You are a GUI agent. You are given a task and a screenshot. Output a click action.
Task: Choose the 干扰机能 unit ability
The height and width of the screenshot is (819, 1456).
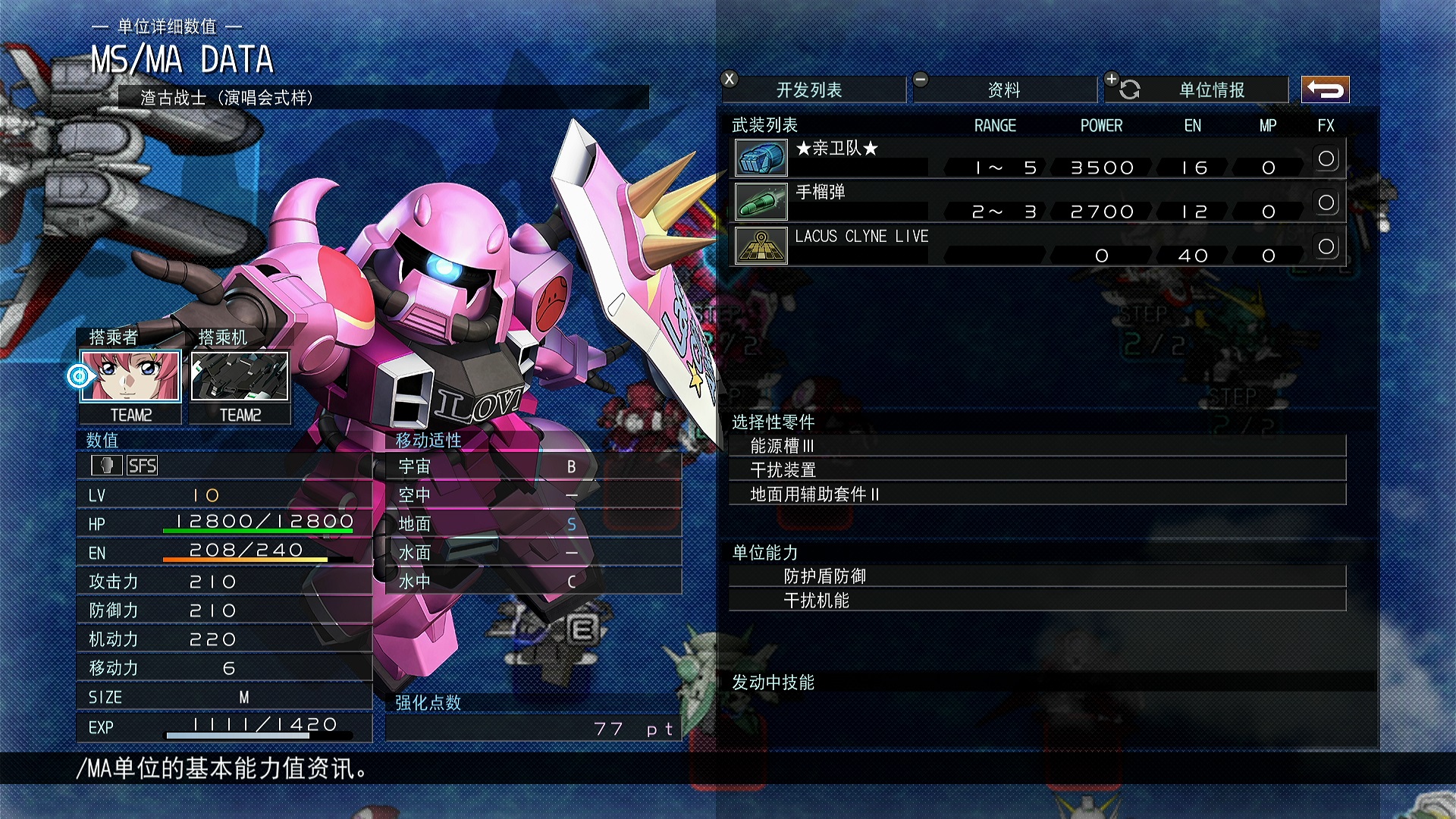pyautogui.click(x=1036, y=601)
